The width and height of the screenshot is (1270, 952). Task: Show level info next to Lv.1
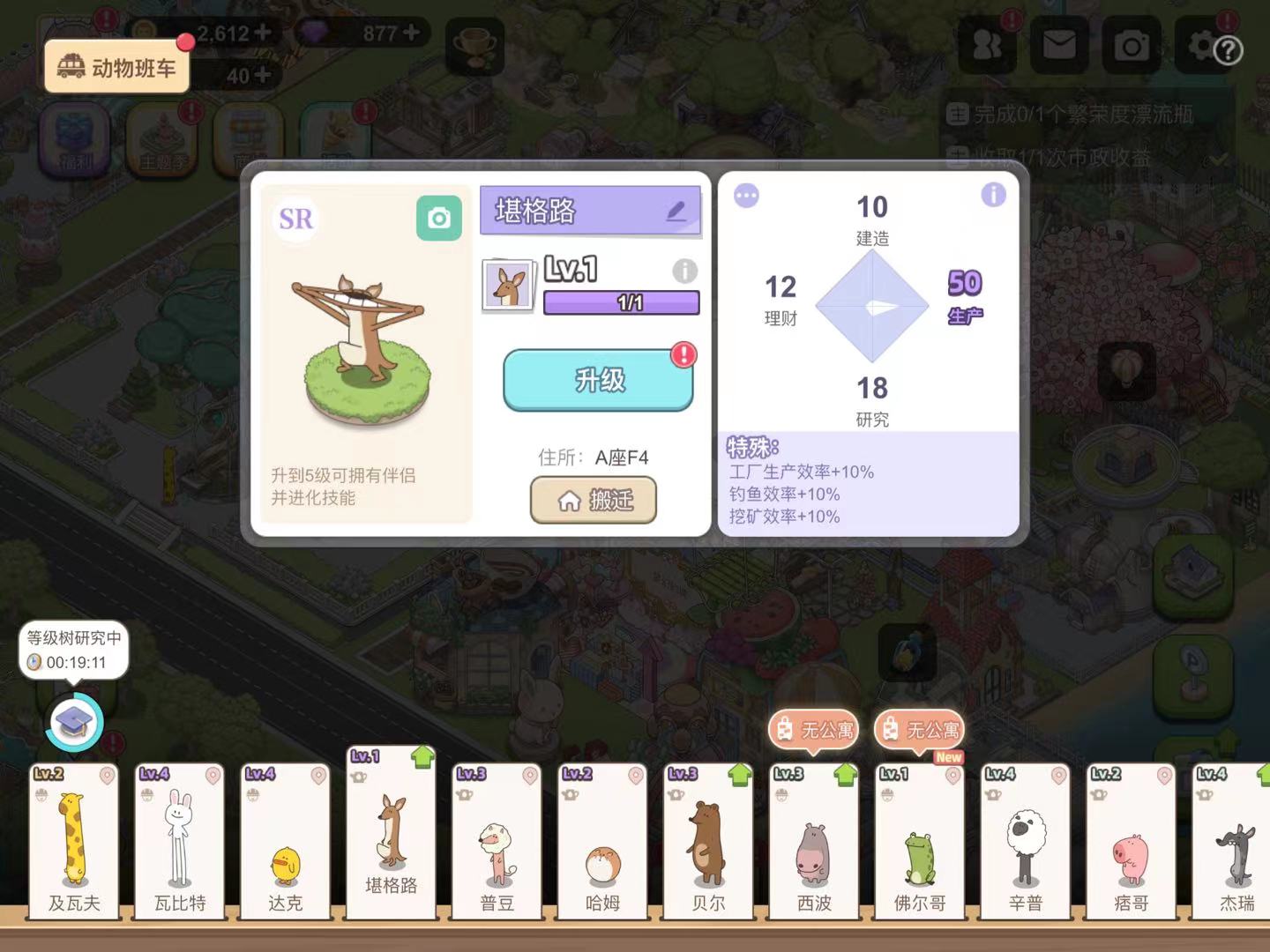tap(684, 271)
